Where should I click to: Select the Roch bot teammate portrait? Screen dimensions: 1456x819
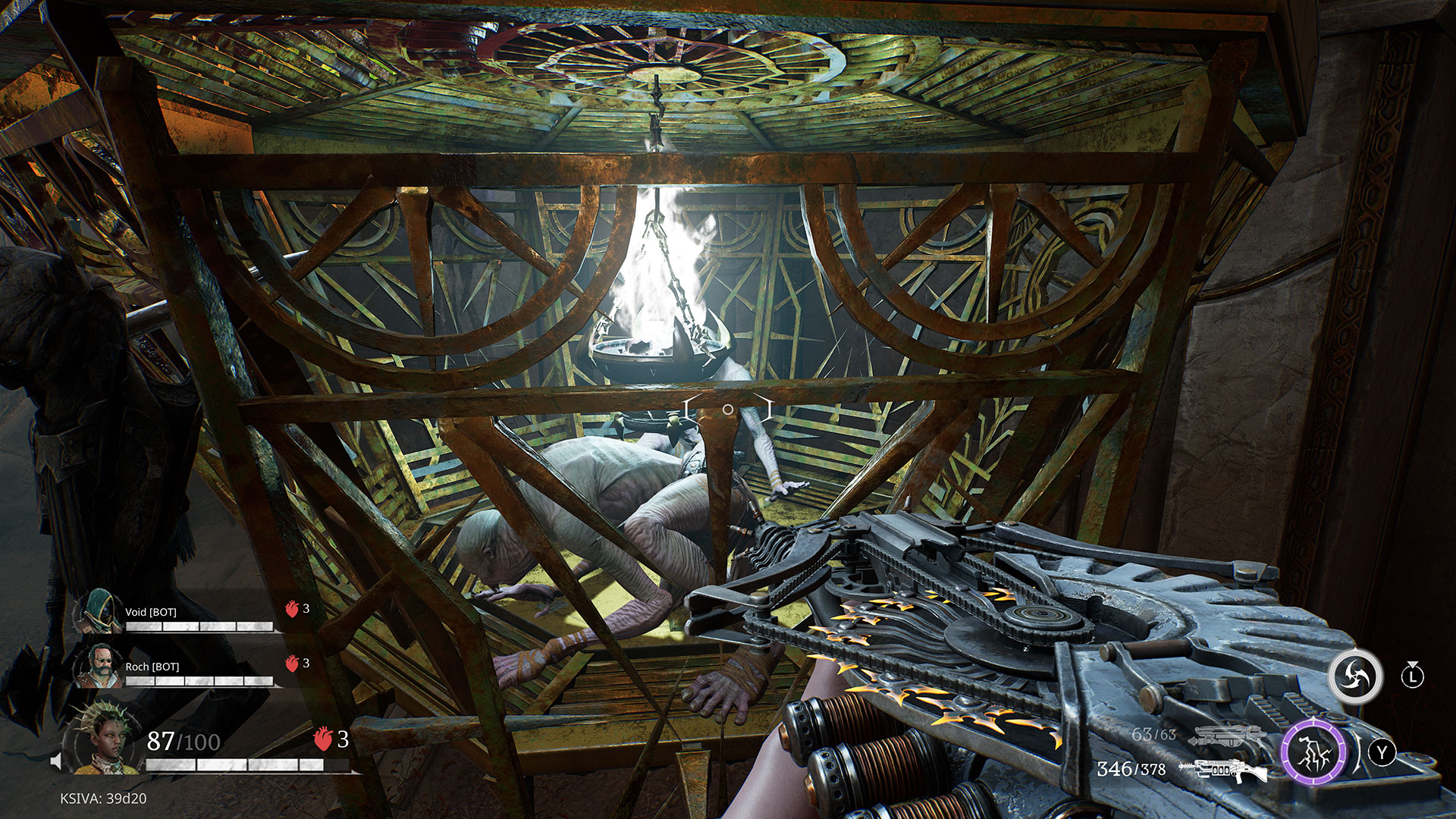click(99, 666)
